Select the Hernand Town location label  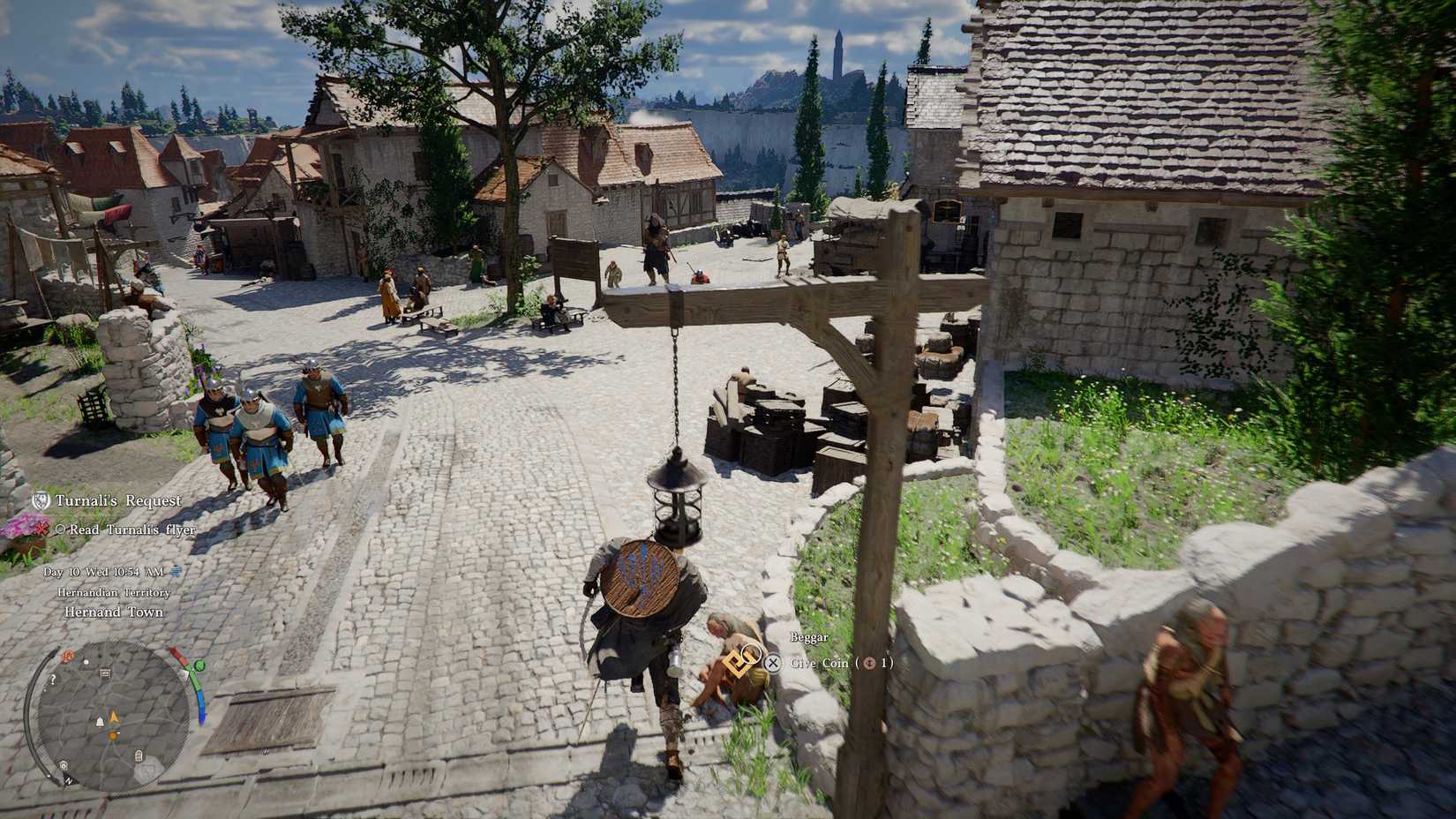point(113,612)
